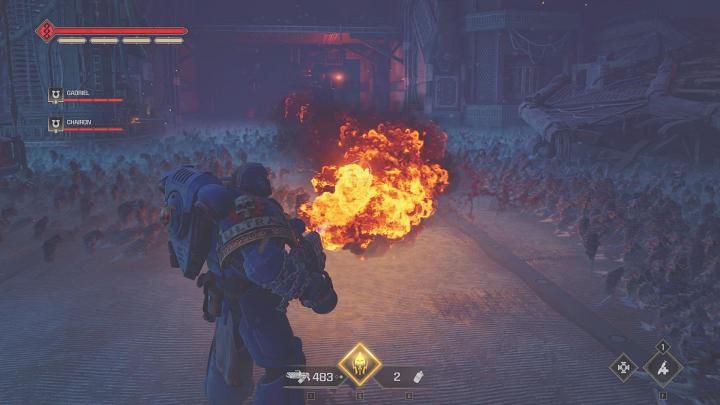Choose the large diamond slot marked 4
This screenshot has width=720, height=405.
(662, 367)
